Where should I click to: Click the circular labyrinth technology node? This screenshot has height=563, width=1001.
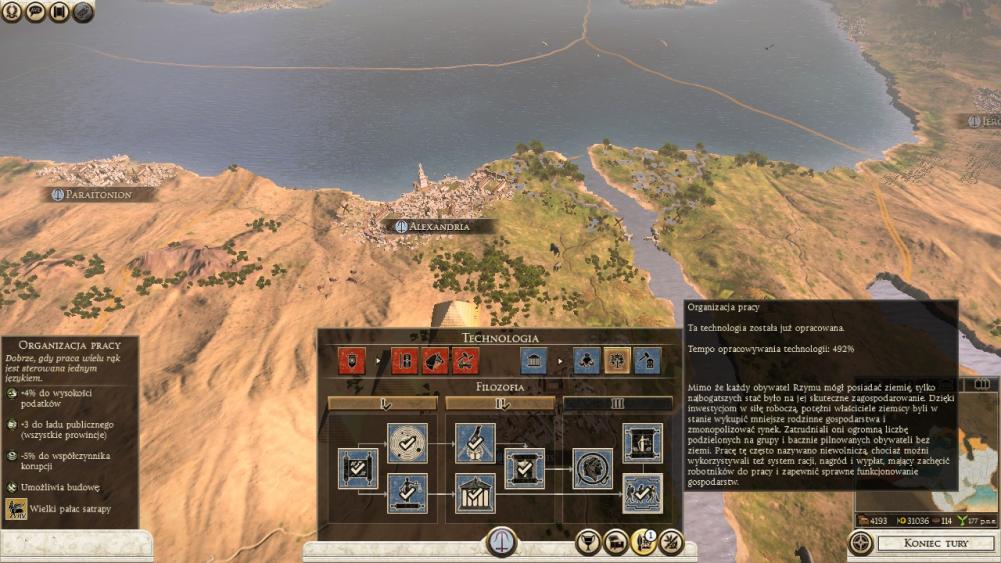(407, 443)
